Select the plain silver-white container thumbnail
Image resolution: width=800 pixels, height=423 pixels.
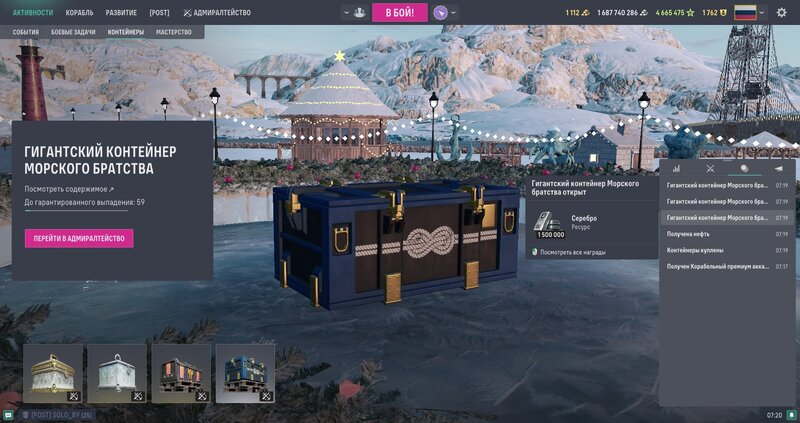coord(117,373)
